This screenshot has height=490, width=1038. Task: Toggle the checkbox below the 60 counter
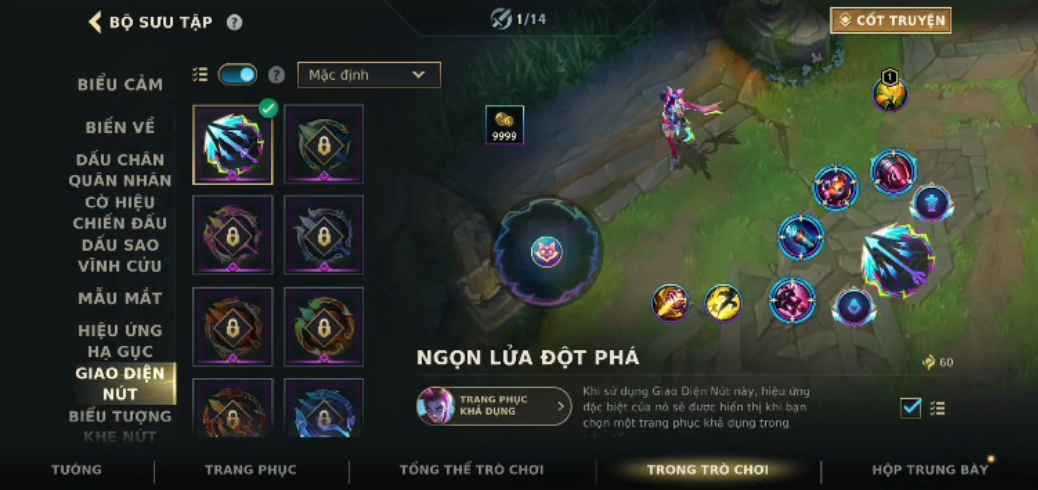910,407
